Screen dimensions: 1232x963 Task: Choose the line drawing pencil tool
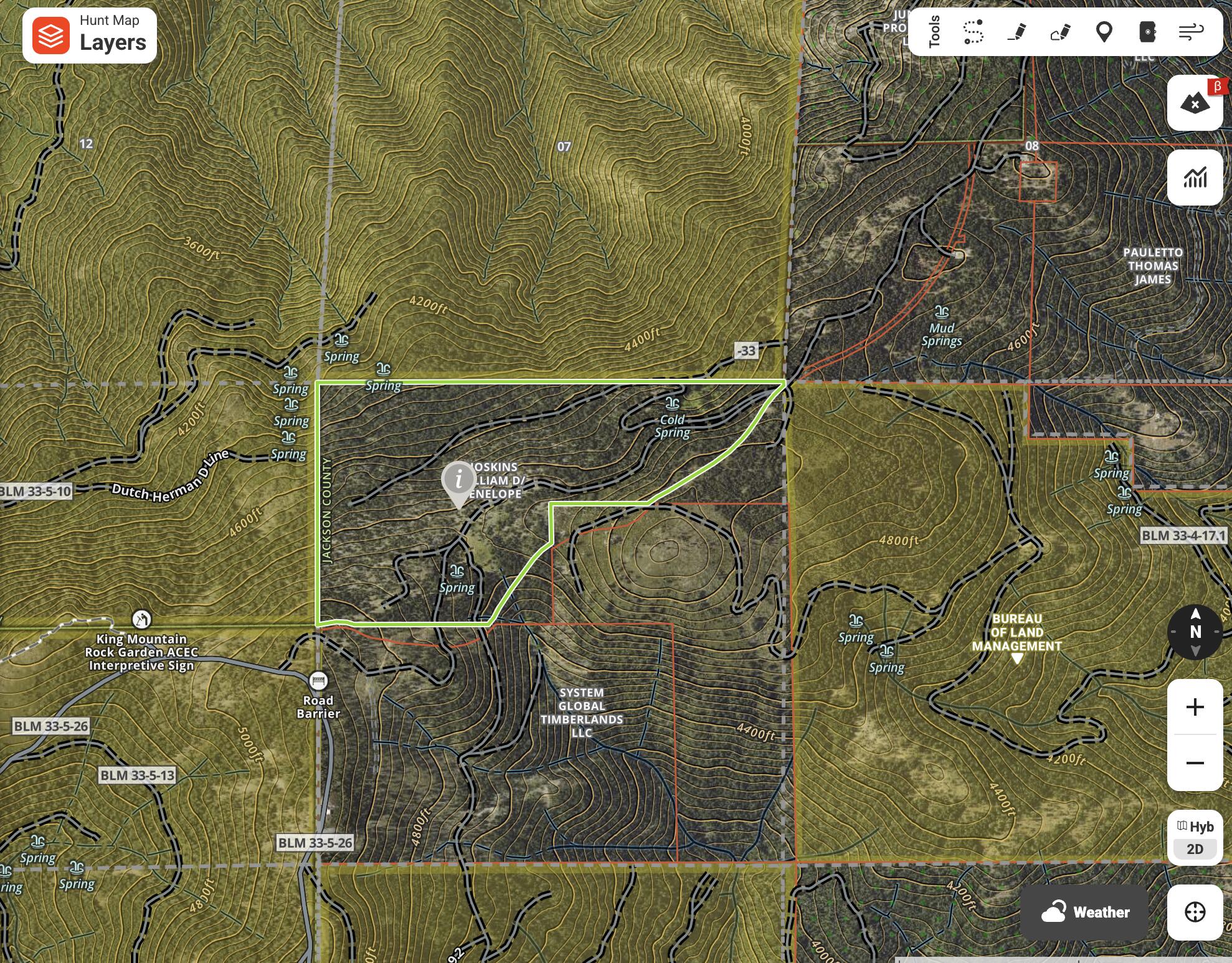click(1016, 32)
